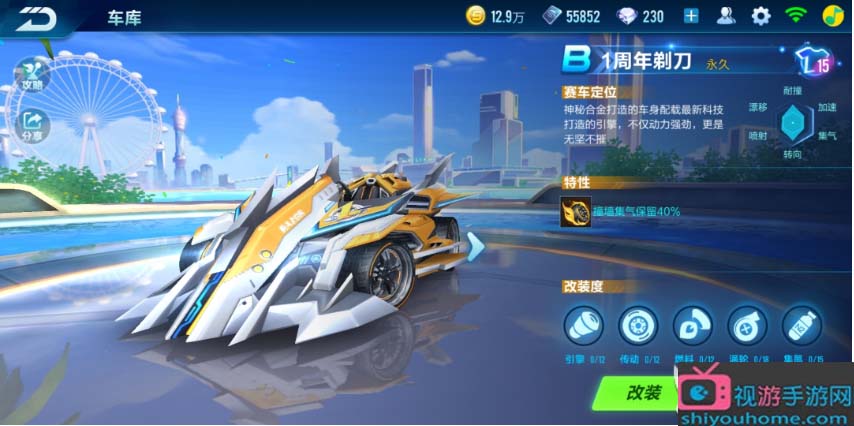Image resolution: width=854 pixels, height=426 pixels.
Task: Open the stat hexagon radar chart
Action: pos(793,124)
